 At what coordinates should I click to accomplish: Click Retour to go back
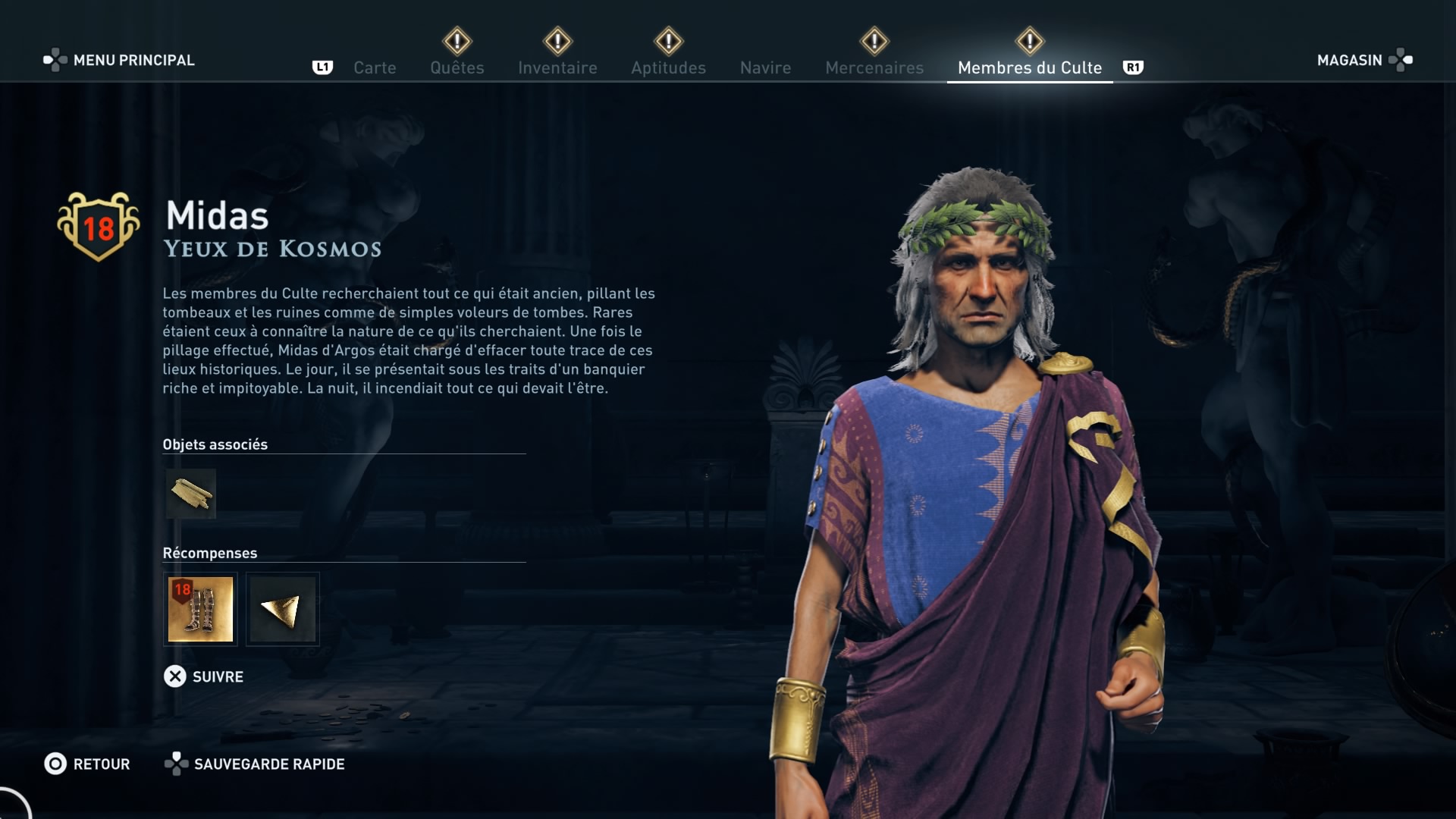pyautogui.click(x=87, y=764)
